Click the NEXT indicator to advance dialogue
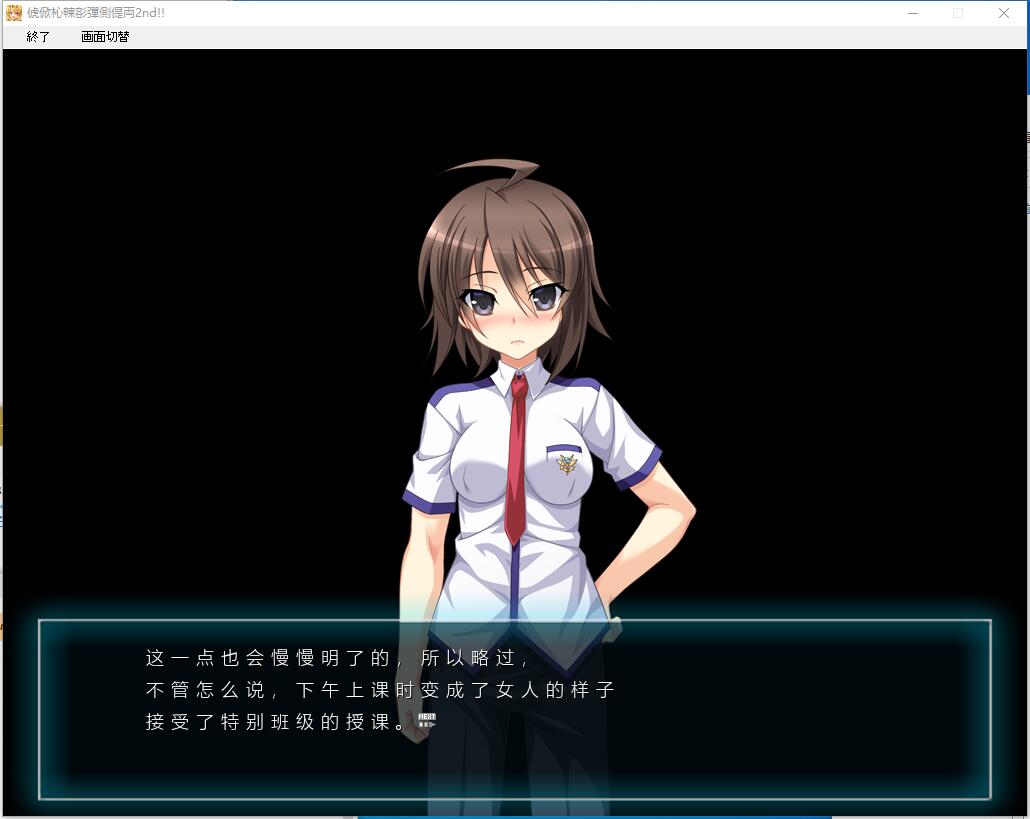 point(427,720)
